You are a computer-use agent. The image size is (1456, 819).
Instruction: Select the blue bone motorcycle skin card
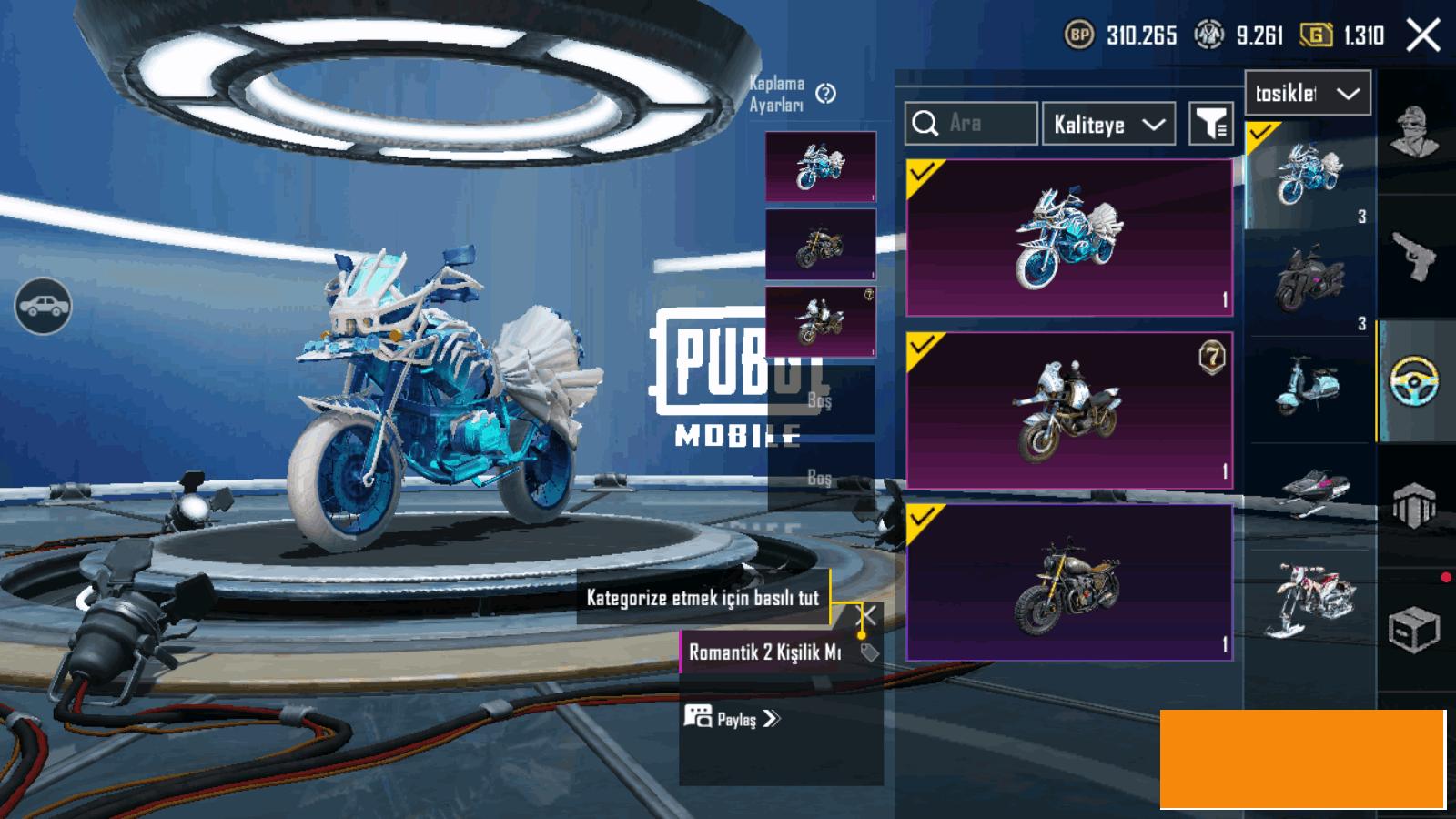click(x=1069, y=238)
